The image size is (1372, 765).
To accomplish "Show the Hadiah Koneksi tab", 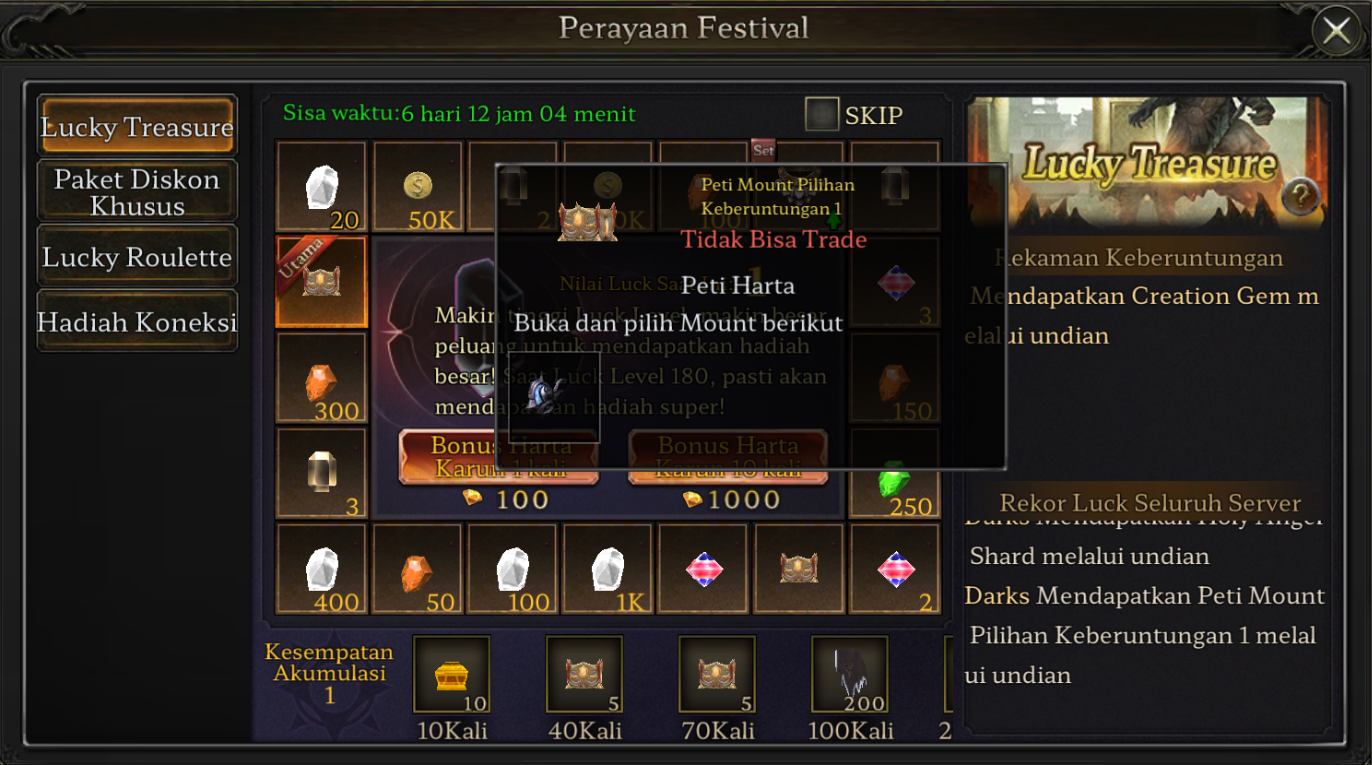I will pos(137,322).
